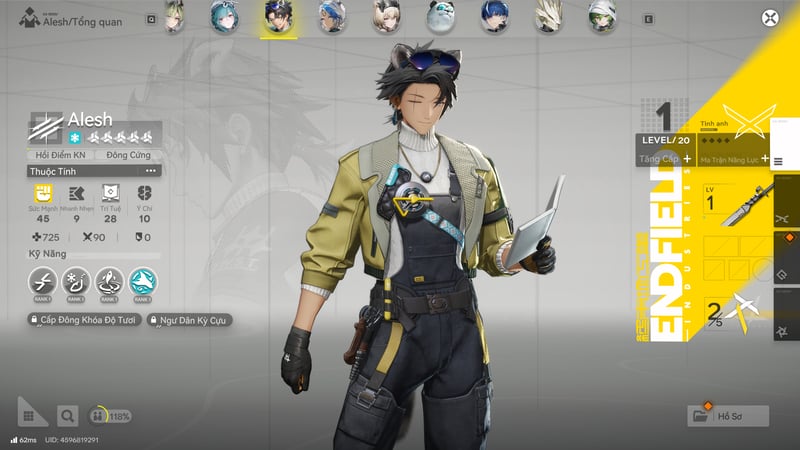The height and width of the screenshot is (450, 800).
Task: Click the Tăng Cấp level-up button
Action: pos(664,158)
